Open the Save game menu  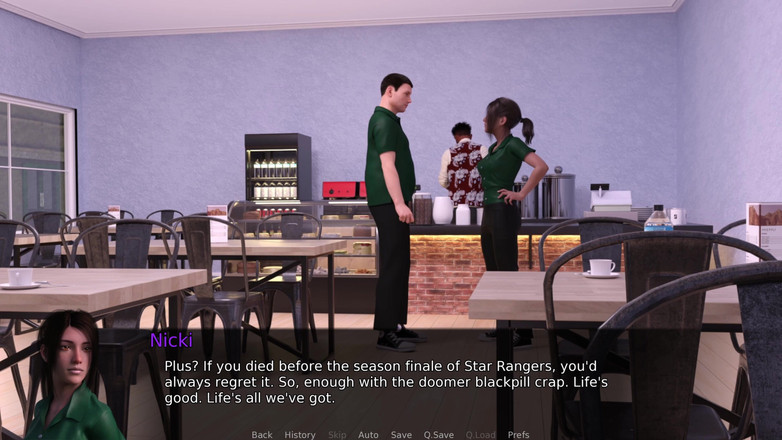point(401,435)
